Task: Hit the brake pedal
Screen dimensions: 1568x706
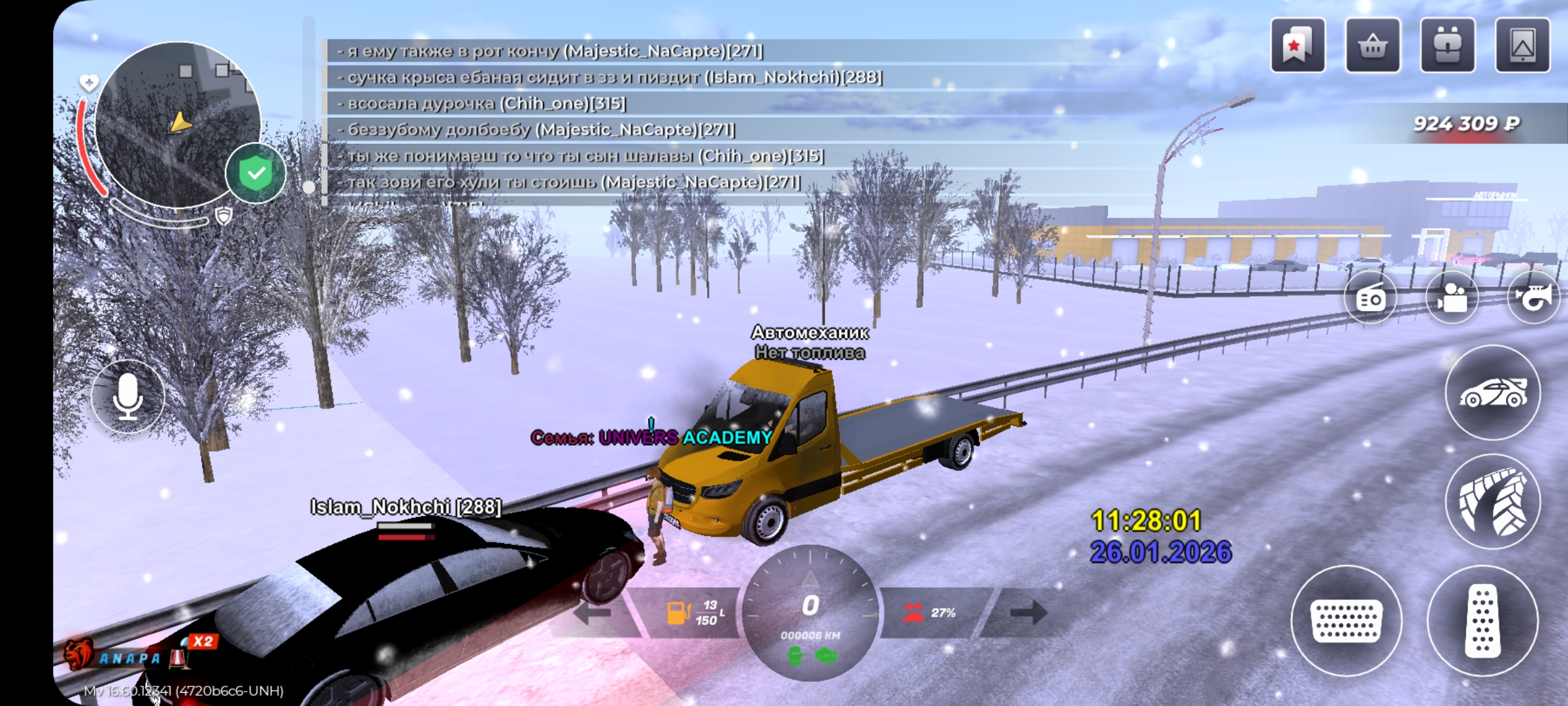Action: coord(1347,620)
